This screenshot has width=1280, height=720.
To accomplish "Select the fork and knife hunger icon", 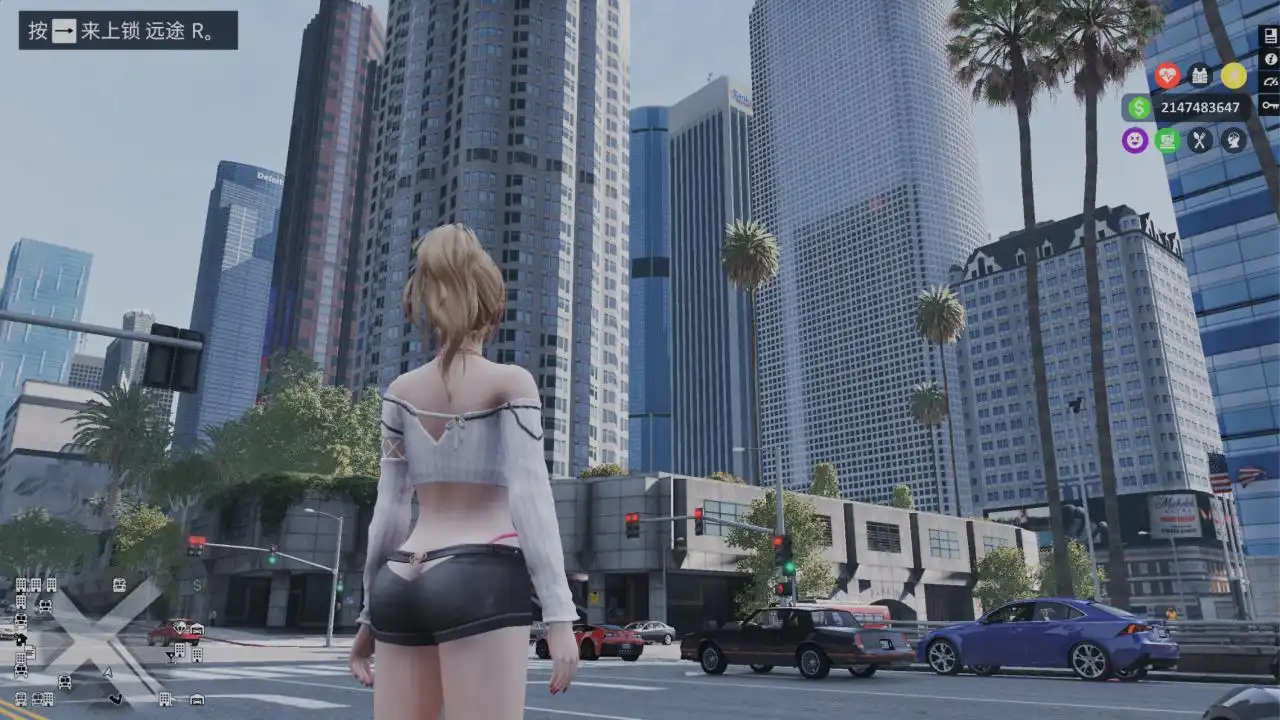I will (x=1200, y=140).
